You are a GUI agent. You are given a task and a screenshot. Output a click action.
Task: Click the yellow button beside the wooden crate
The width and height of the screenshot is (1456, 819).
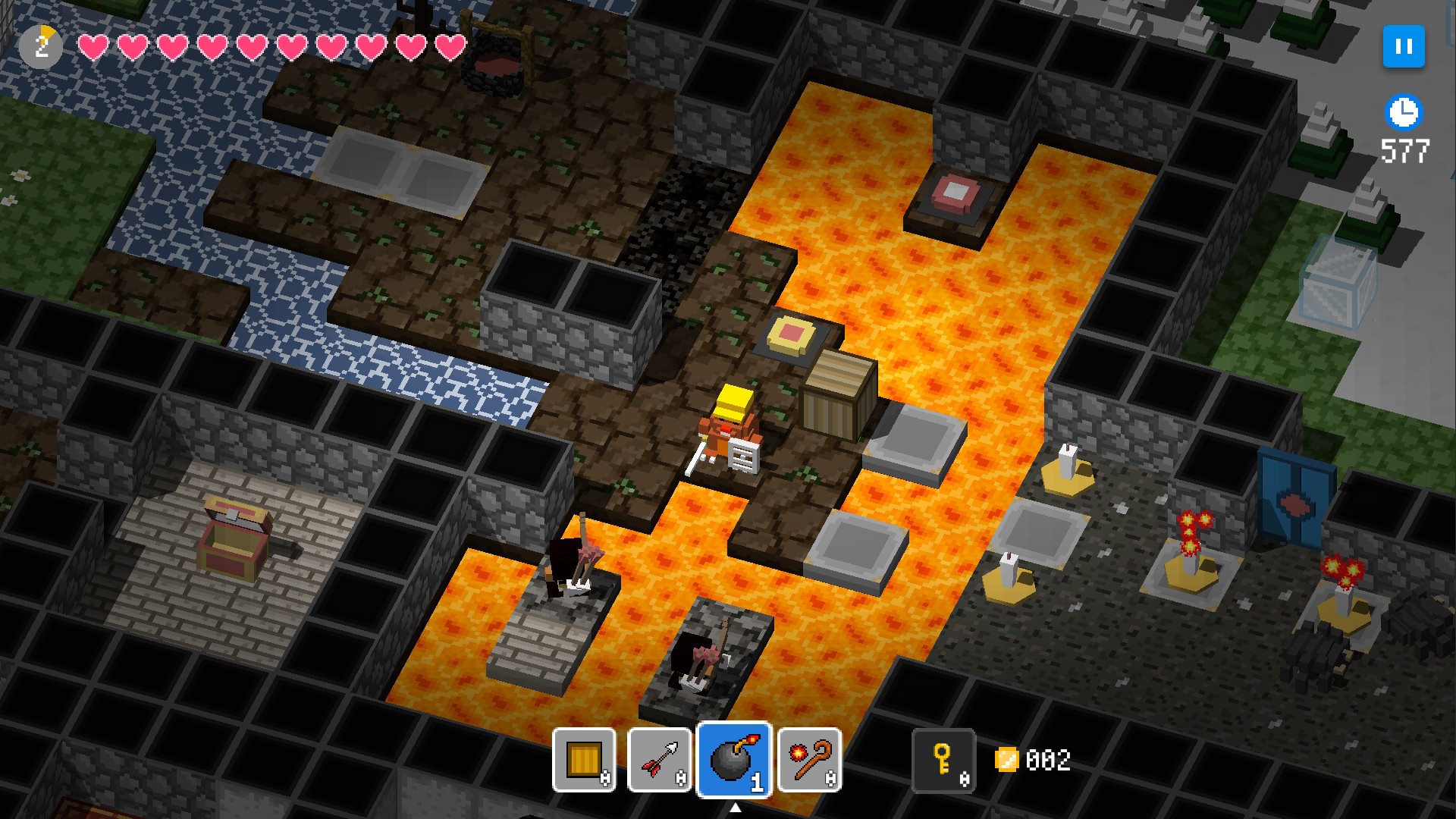point(790,334)
